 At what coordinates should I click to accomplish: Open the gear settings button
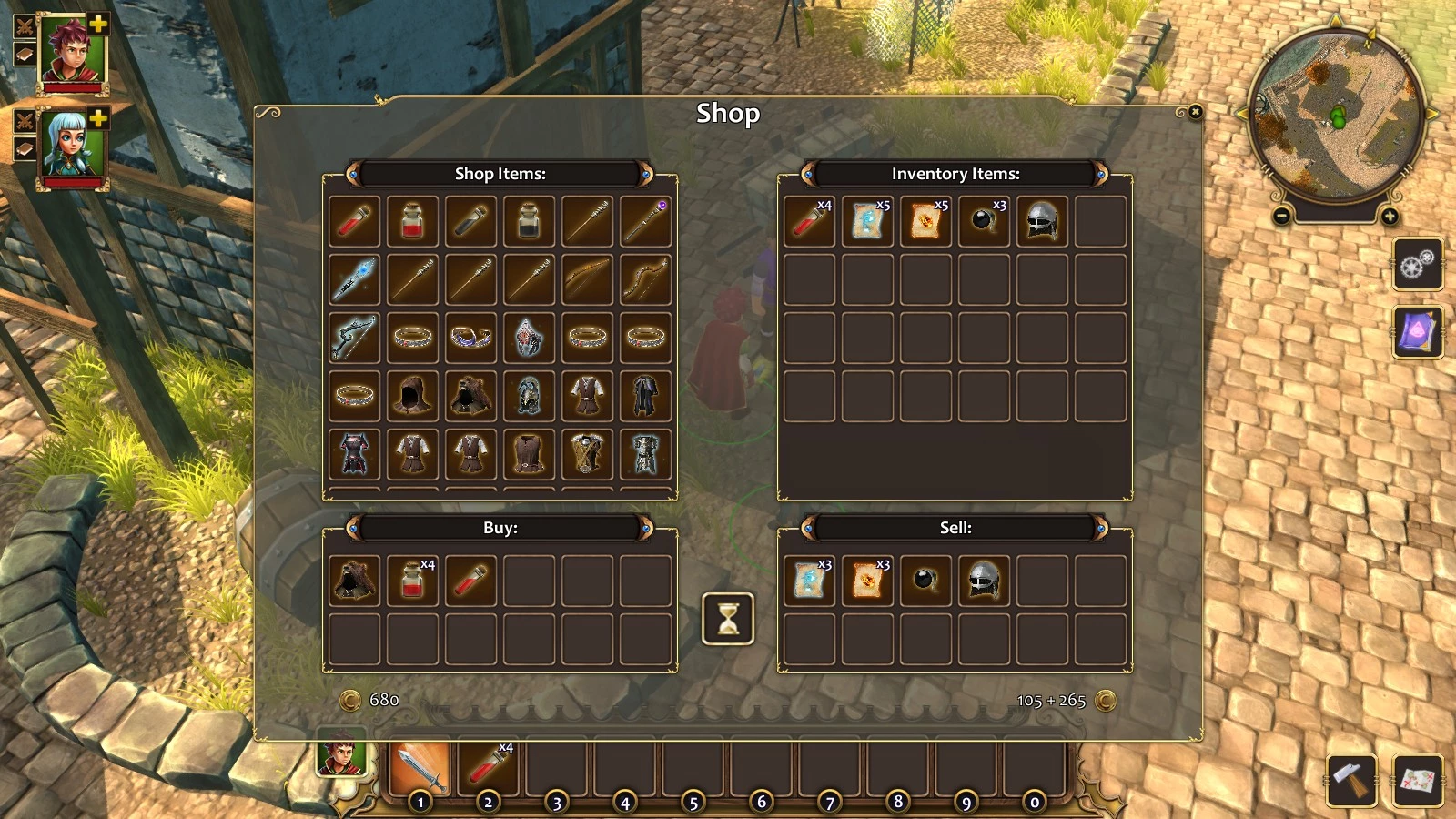(x=1417, y=265)
